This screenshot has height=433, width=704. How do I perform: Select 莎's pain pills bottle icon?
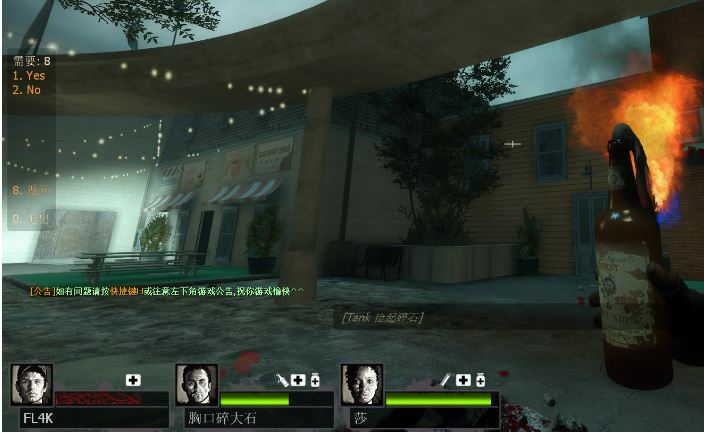click(481, 380)
